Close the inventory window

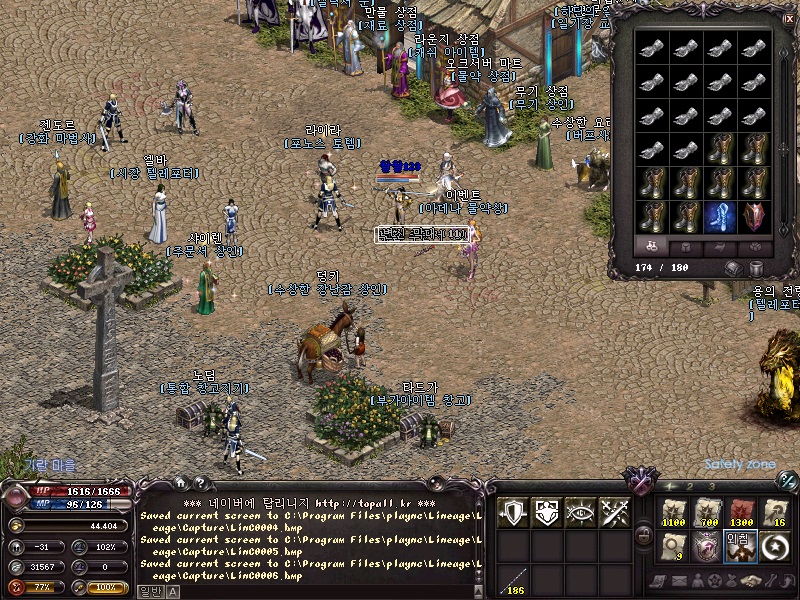788,17
